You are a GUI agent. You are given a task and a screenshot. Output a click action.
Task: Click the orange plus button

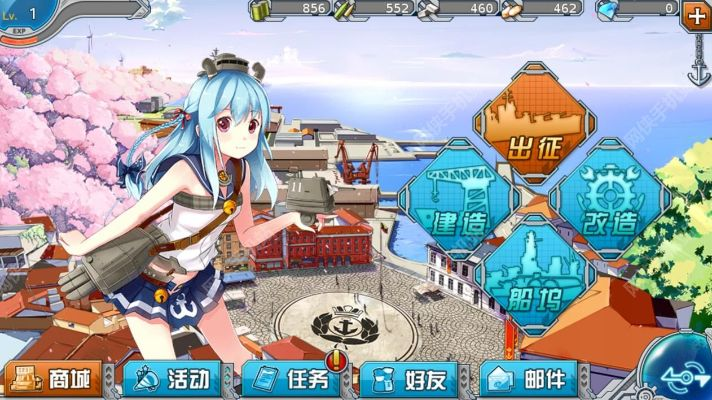[x=696, y=15]
